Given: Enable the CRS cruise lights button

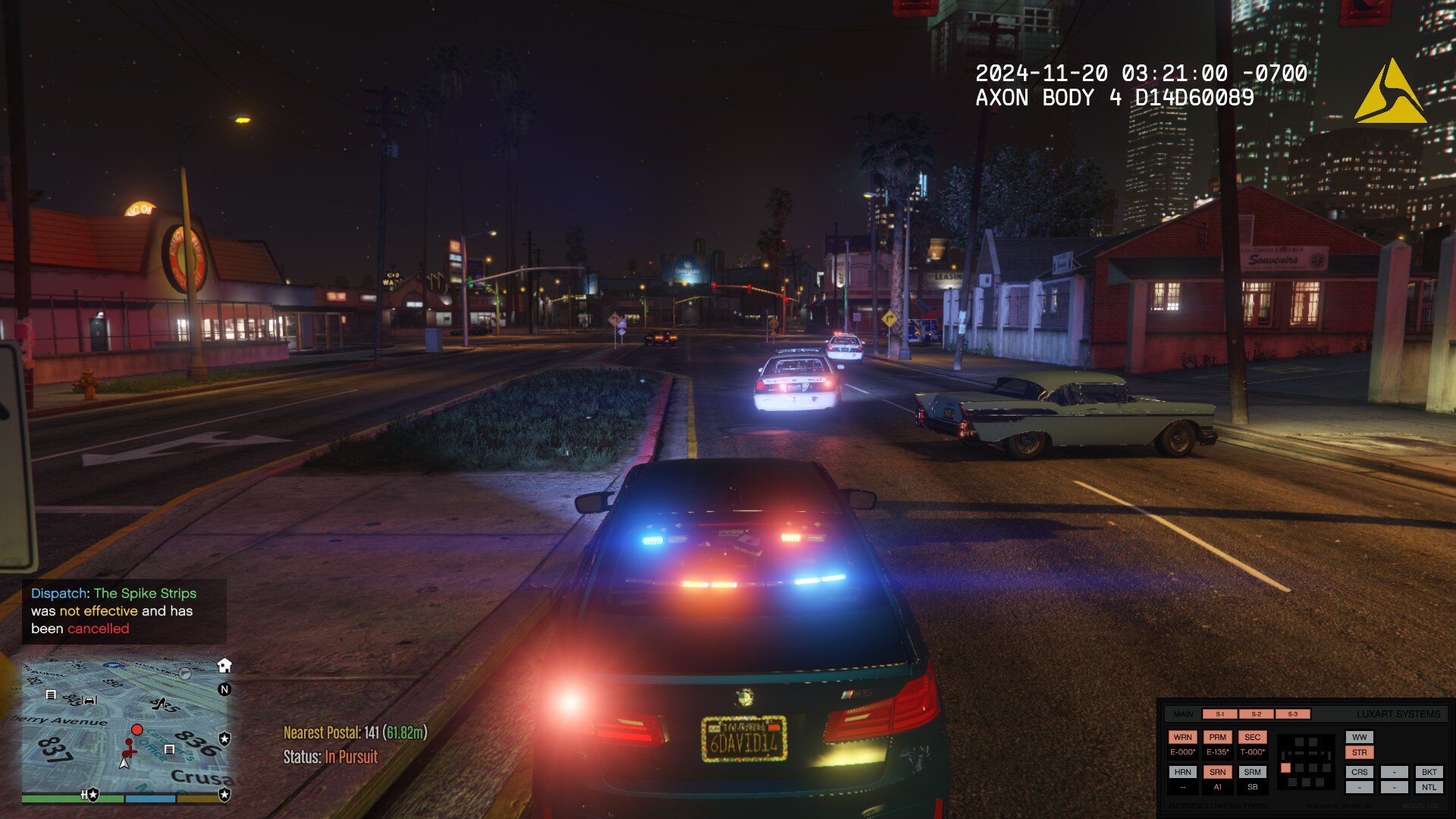Looking at the screenshot, I should [1359, 772].
